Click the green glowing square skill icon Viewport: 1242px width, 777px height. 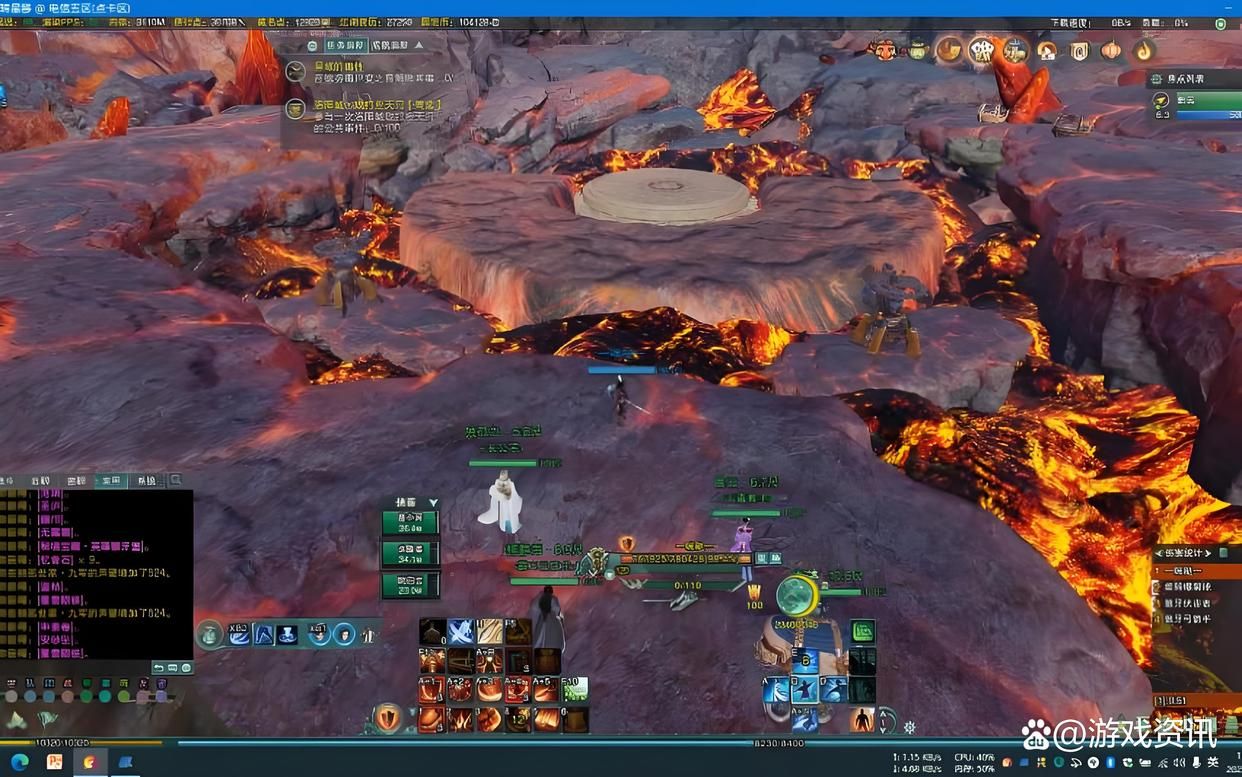[x=863, y=632]
